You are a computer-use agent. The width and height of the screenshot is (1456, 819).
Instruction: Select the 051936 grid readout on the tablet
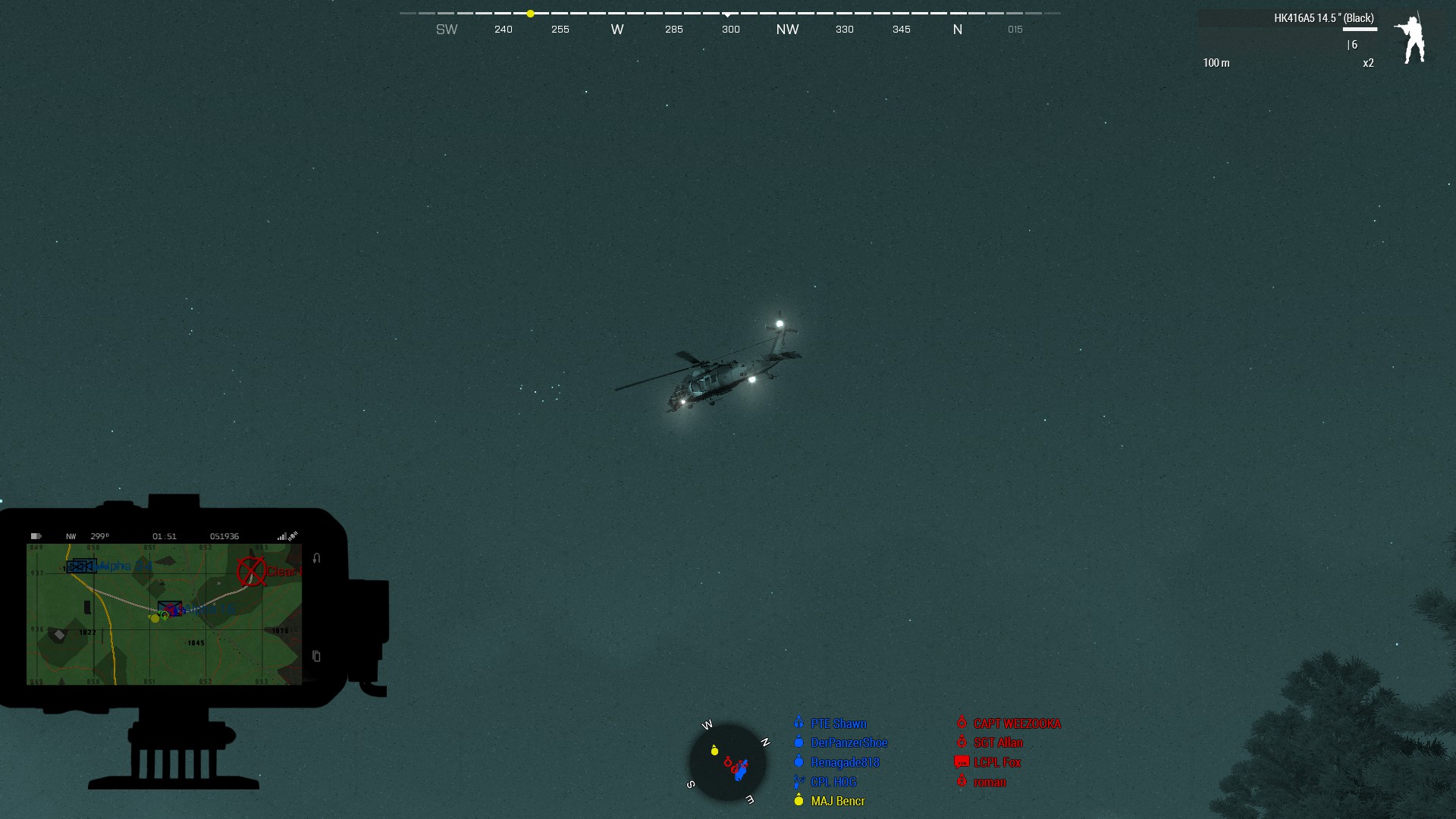click(x=225, y=536)
